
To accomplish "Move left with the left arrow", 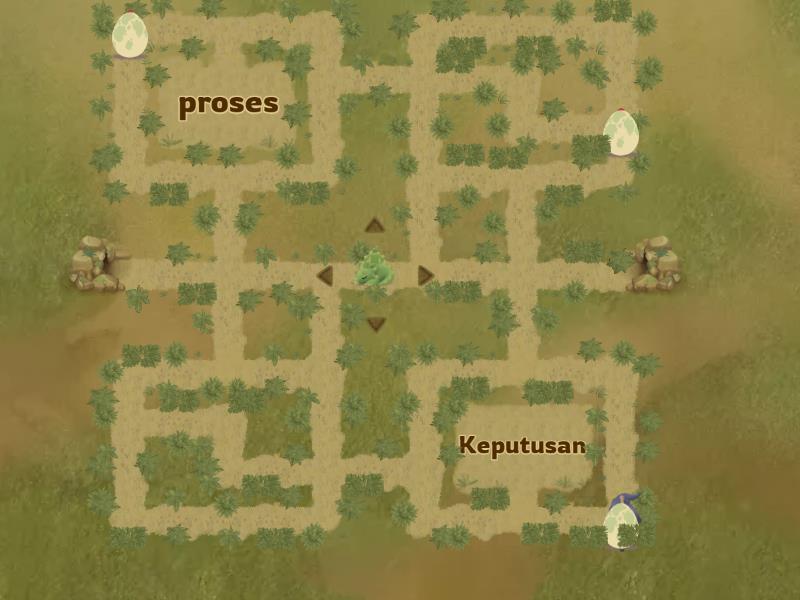I will (x=324, y=275).
